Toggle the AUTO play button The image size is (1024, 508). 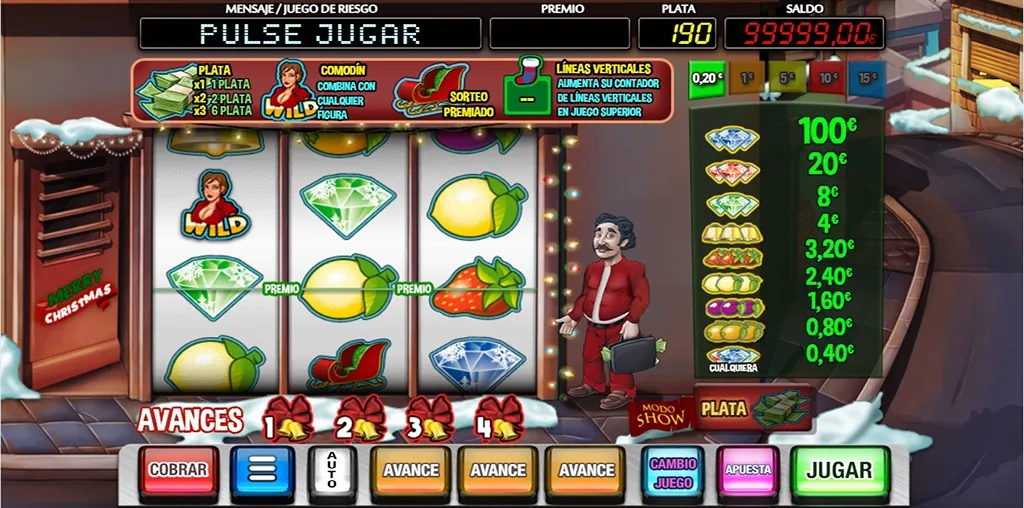click(x=332, y=470)
